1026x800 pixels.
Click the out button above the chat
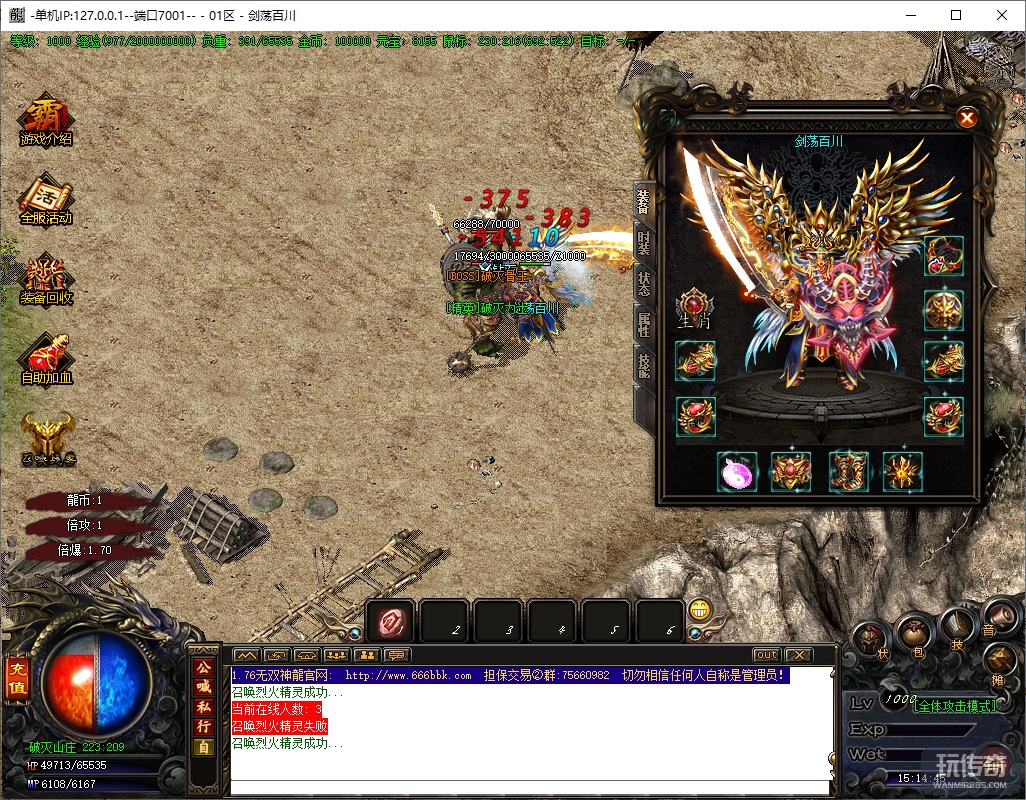[766, 655]
